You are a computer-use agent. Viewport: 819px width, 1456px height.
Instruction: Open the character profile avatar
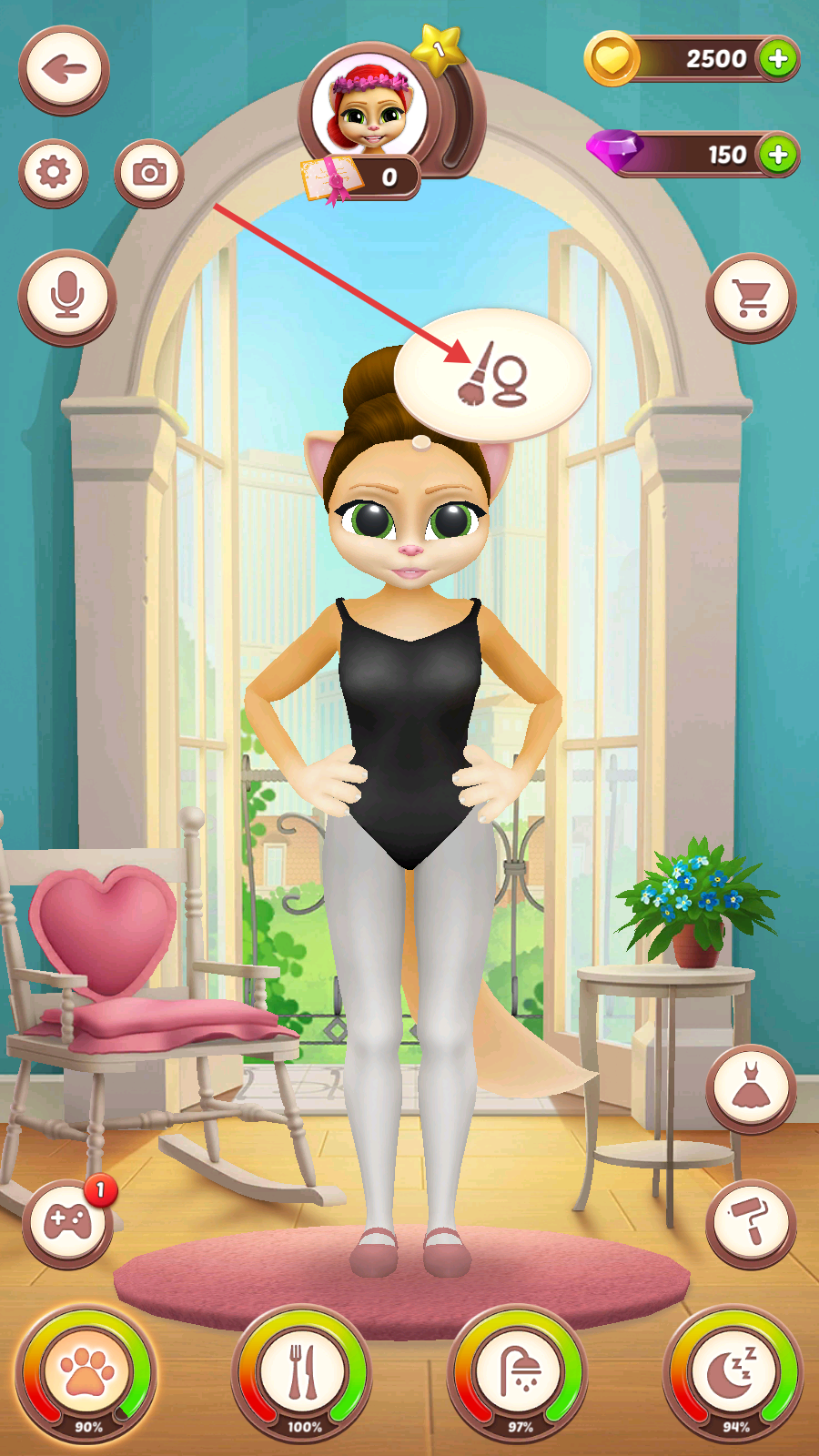[371, 109]
